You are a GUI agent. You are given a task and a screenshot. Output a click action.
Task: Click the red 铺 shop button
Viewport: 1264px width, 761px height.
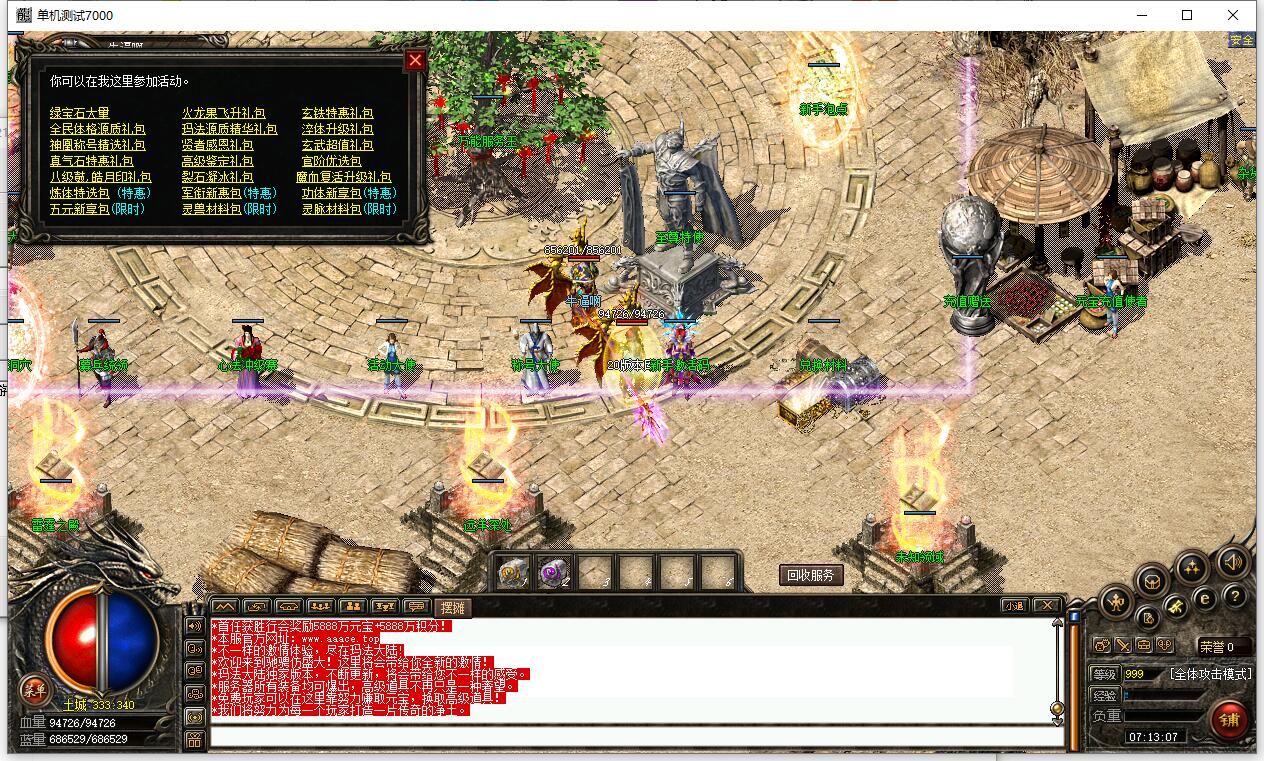(1229, 718)
